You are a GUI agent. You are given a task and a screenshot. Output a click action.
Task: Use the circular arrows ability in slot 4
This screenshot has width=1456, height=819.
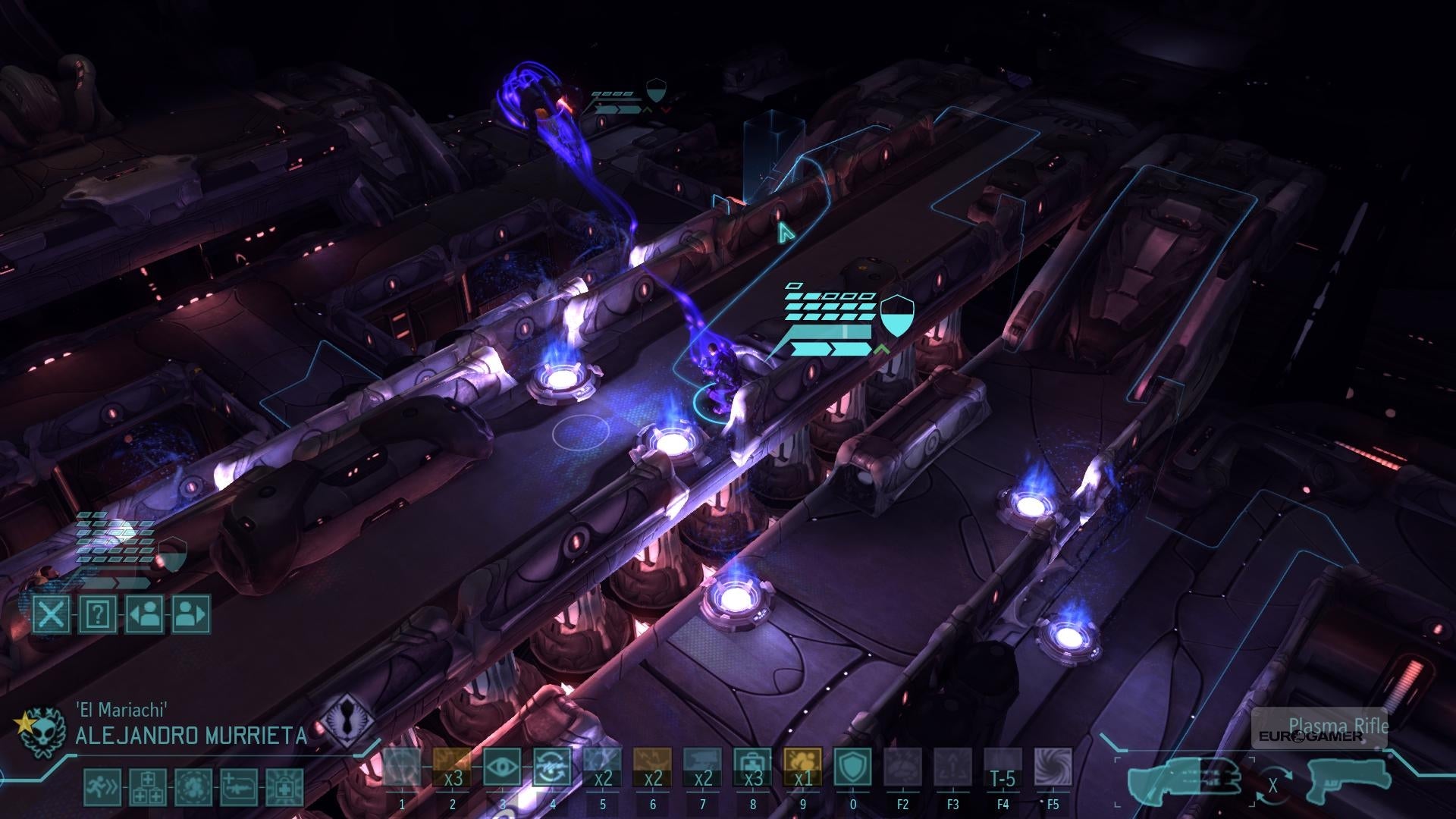[x=551, y=767]
